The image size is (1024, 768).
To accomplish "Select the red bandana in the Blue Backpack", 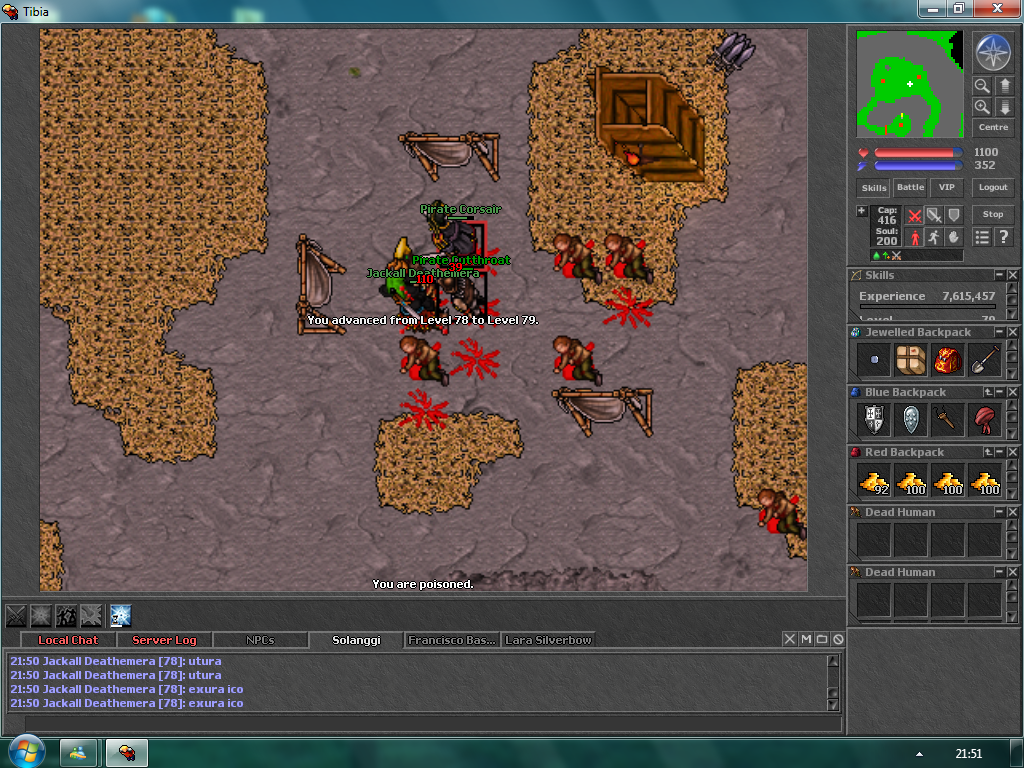I will click(x=985, y=420).
